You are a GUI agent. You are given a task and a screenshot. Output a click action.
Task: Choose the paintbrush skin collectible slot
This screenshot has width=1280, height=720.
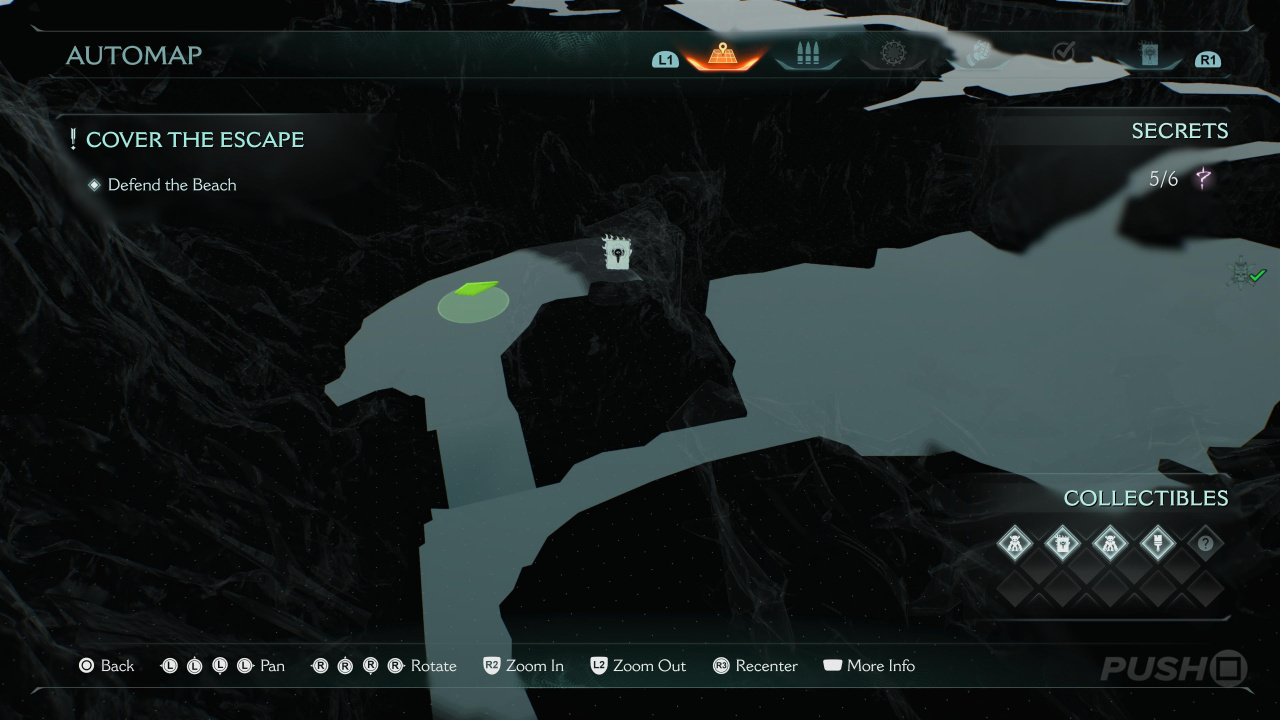[x=1157, y=544]
